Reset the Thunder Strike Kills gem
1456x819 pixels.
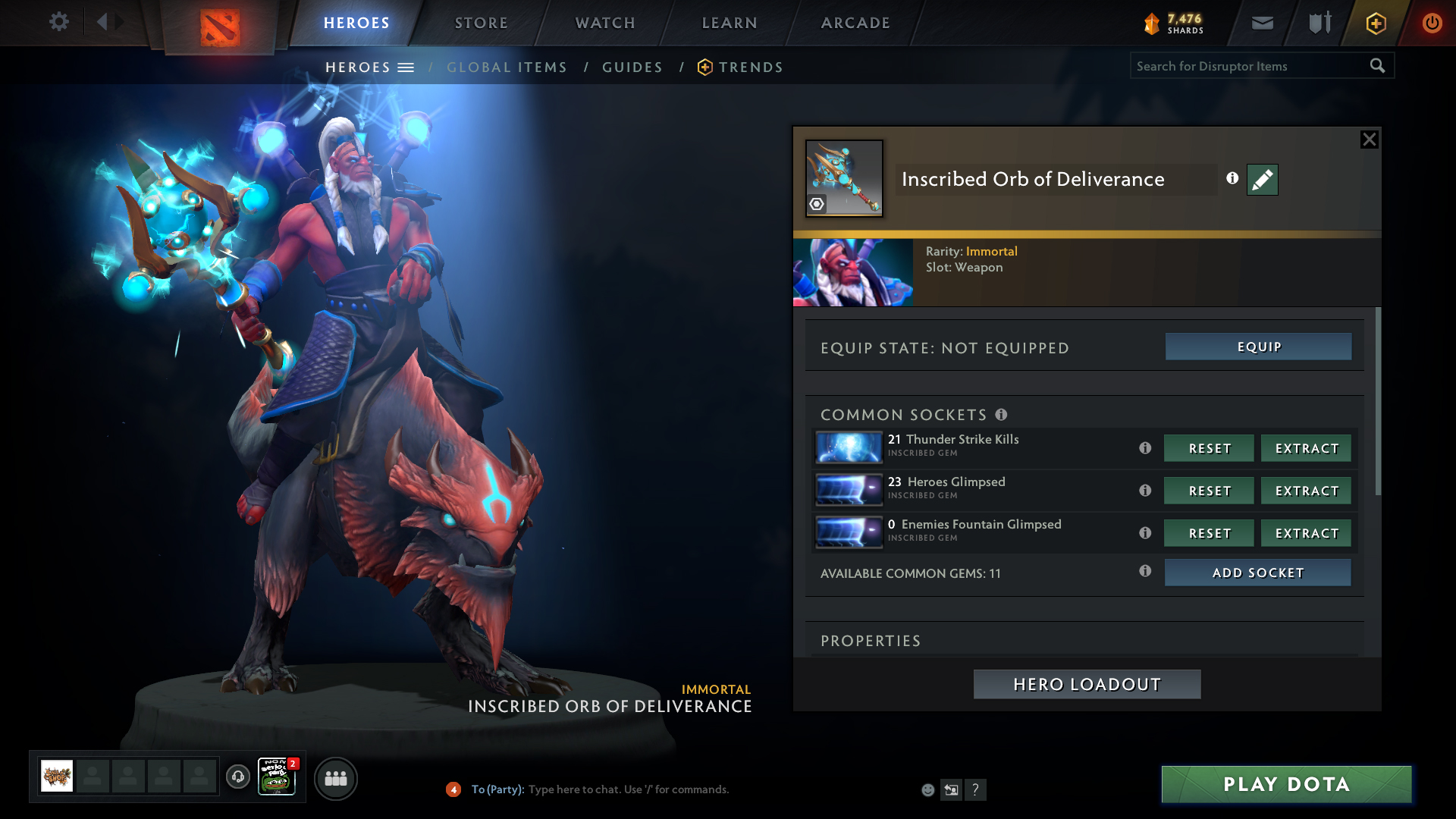point(1209,448)
